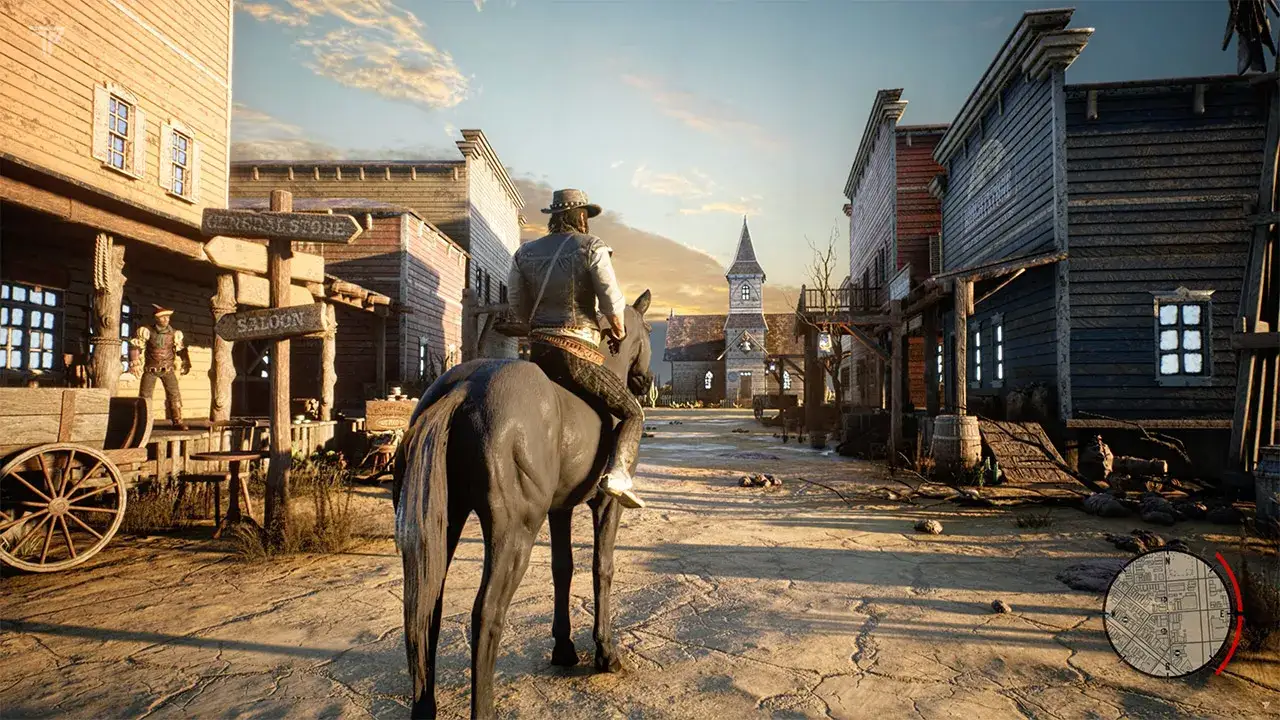Screen dimensions: 1280x720
Task: Select the topmost blip dot on the minimap
Action: (1162, 600)
